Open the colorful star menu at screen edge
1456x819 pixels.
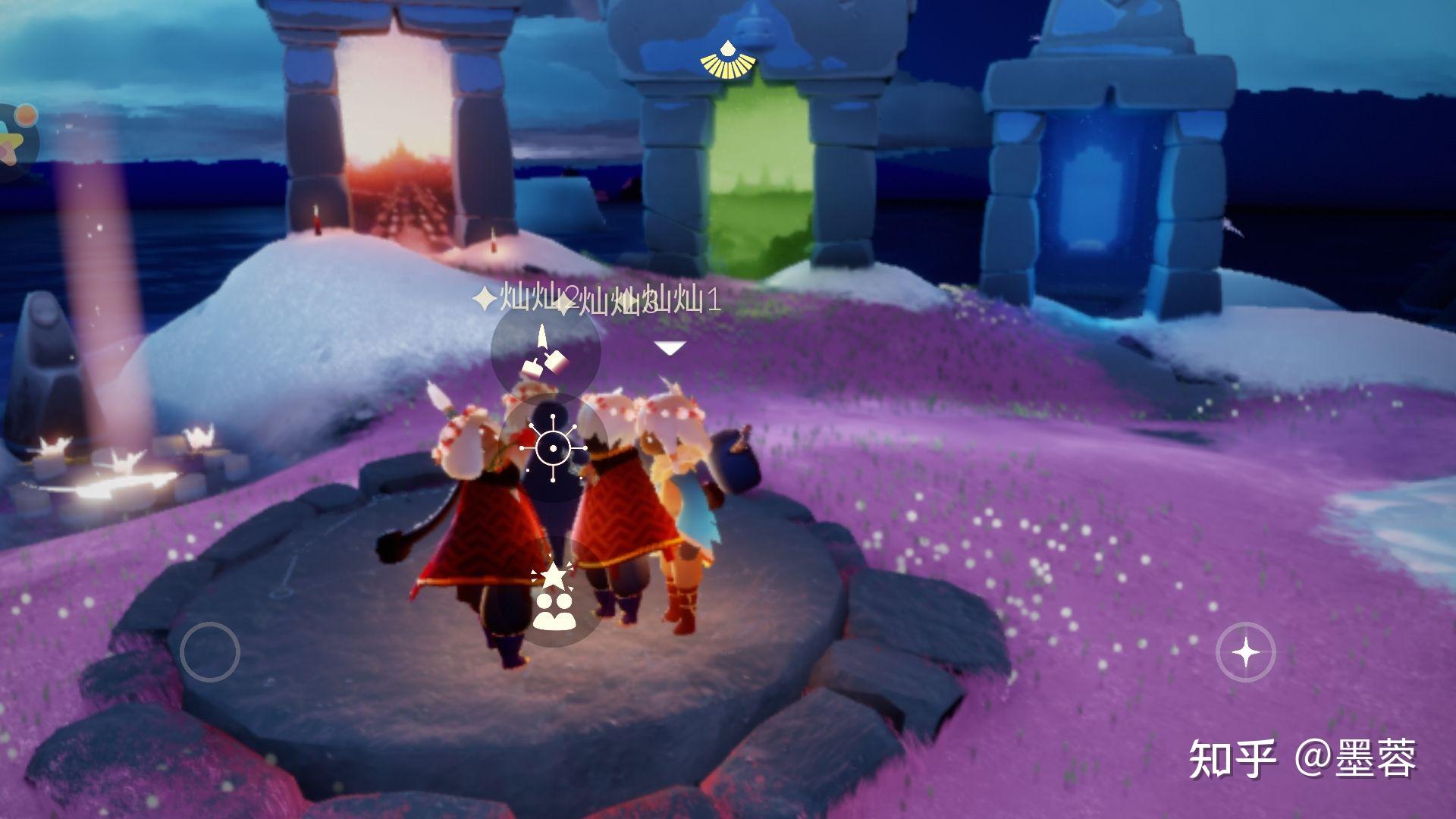point(14,142)
